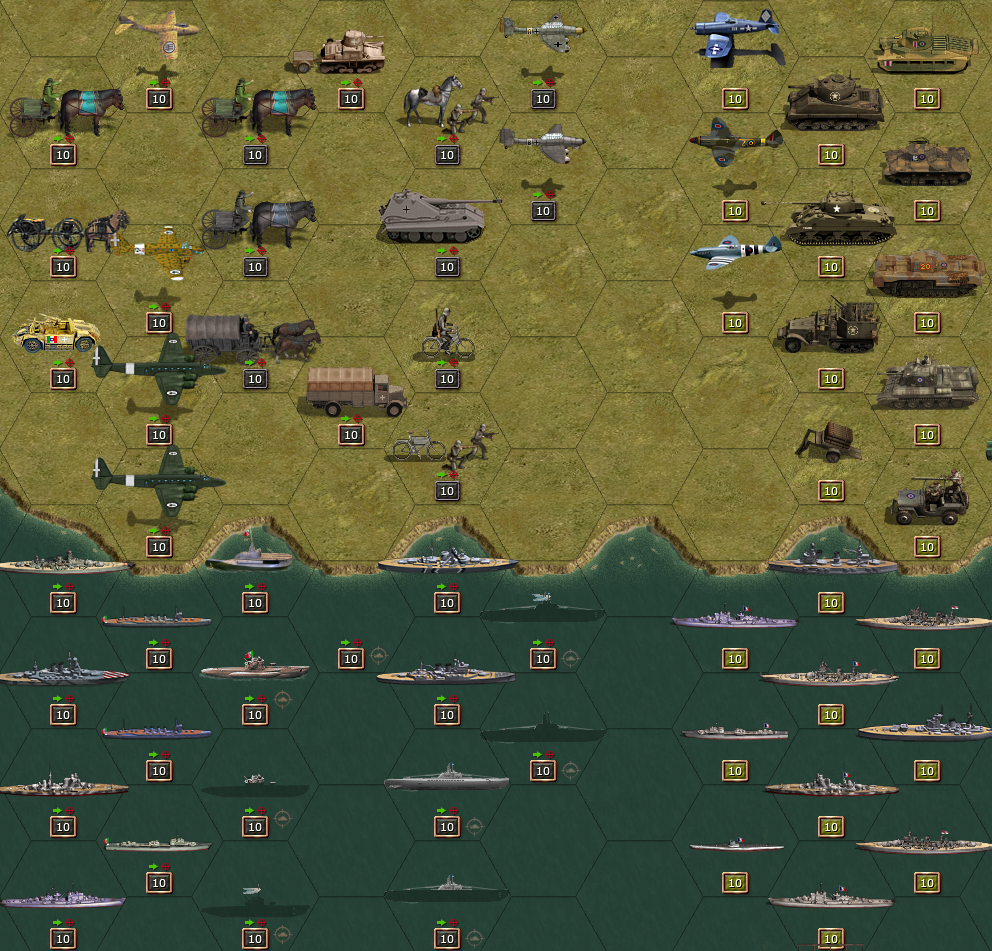Choose the American halftrack unit

tap(829, 327)
